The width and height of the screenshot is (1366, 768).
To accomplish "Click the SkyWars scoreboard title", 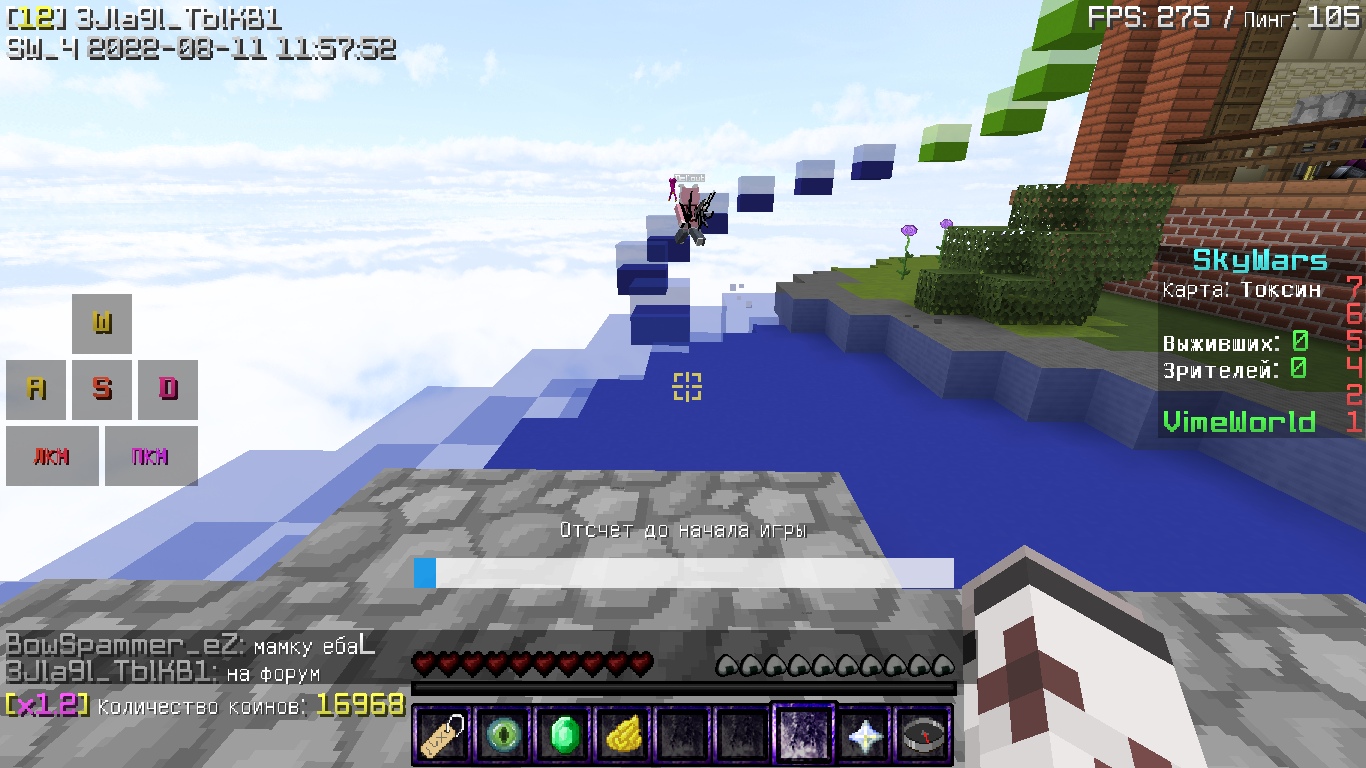I will pos(1259,261).
